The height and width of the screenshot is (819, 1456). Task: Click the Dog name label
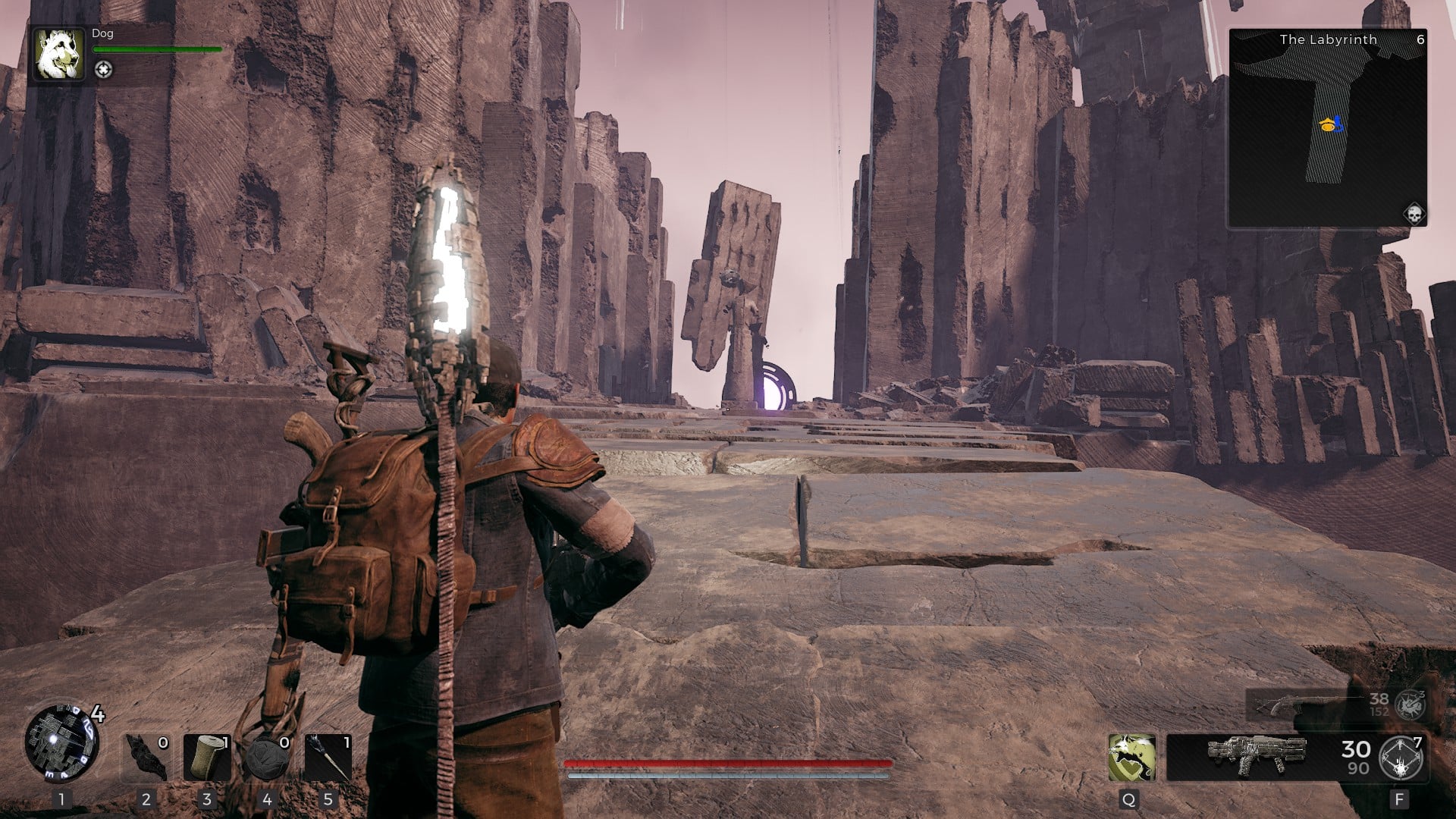tap(102, 33)
